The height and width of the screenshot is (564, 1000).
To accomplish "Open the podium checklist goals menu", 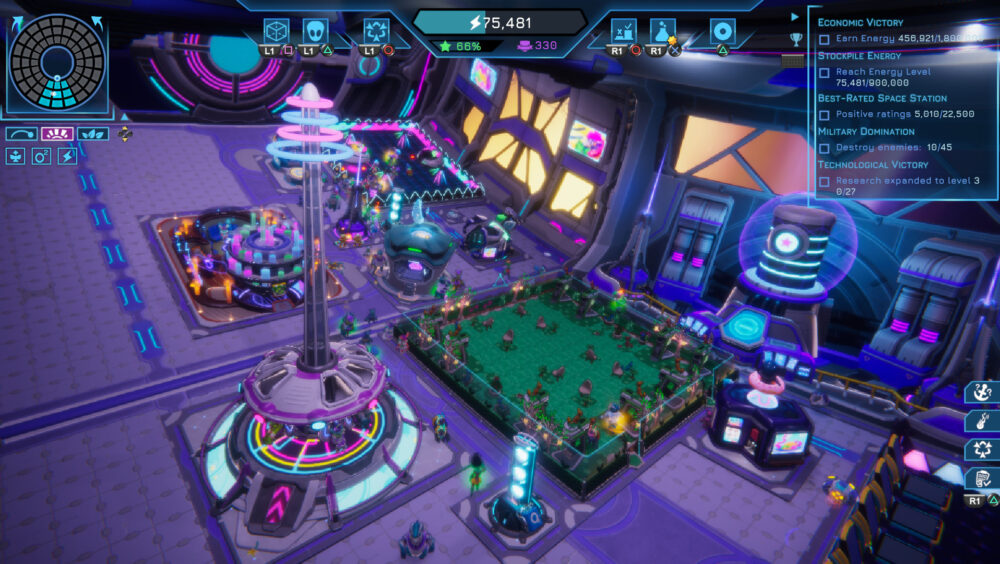I will [x=624, y=31].
